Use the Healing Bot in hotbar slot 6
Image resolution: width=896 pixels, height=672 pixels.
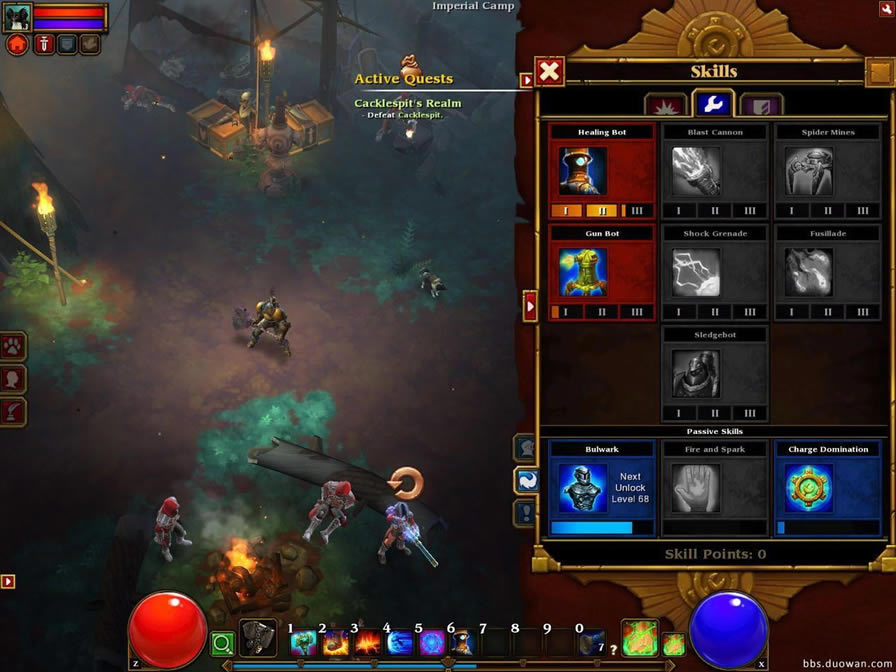pyautogui.click(x=460, y=643)
